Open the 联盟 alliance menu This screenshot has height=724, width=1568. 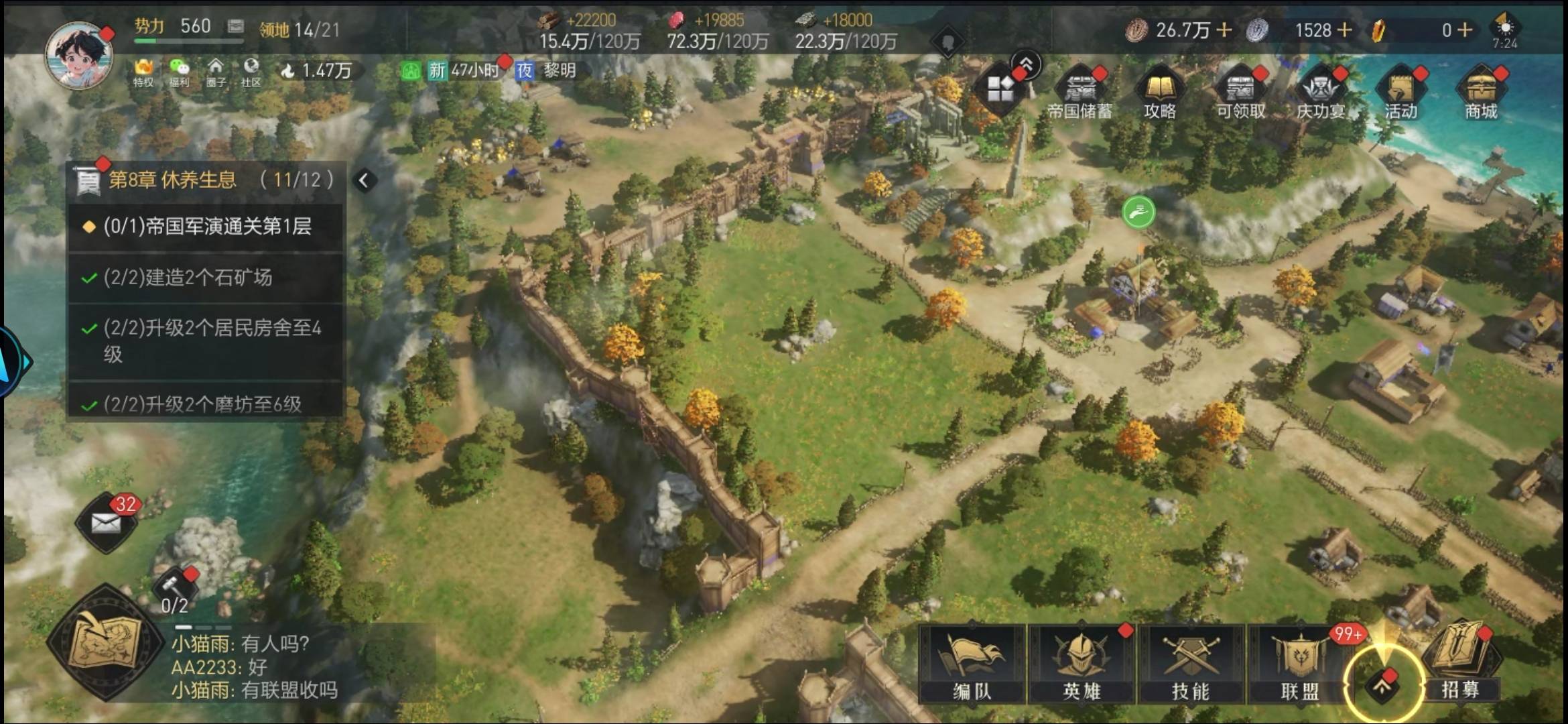tap(1299, 664)
